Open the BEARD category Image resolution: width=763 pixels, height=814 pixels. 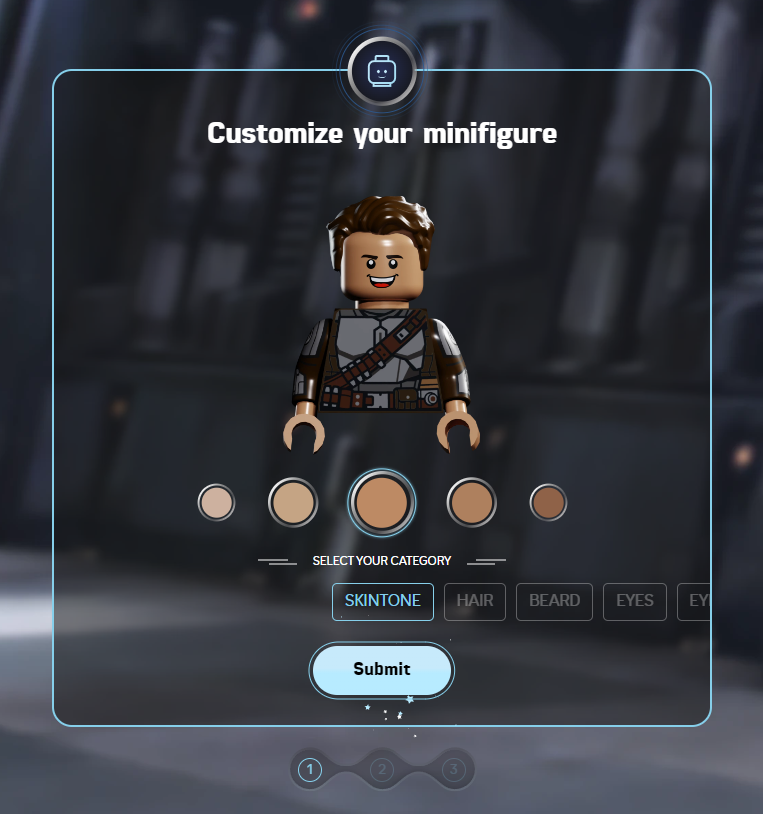point(554,601)
